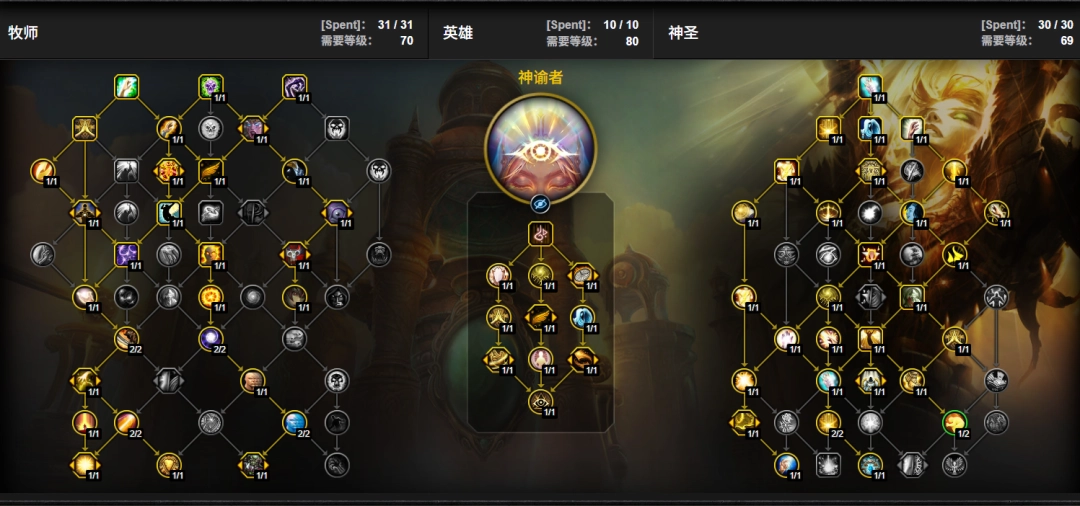Select the large Oracle hero talent portrait
The width and height of the screenshot is (1080, 506).
pos(540,145)
